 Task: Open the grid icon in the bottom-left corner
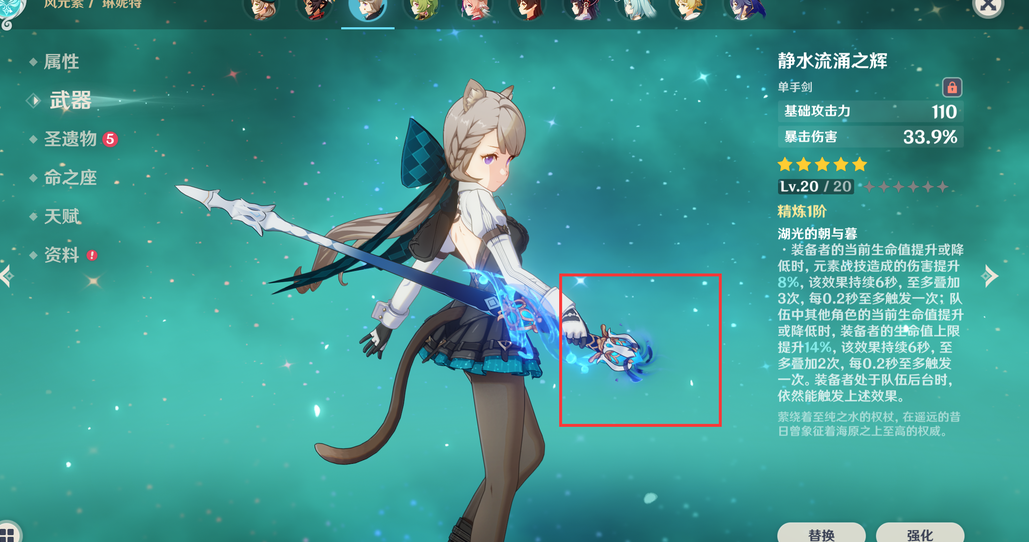[9, 532]
